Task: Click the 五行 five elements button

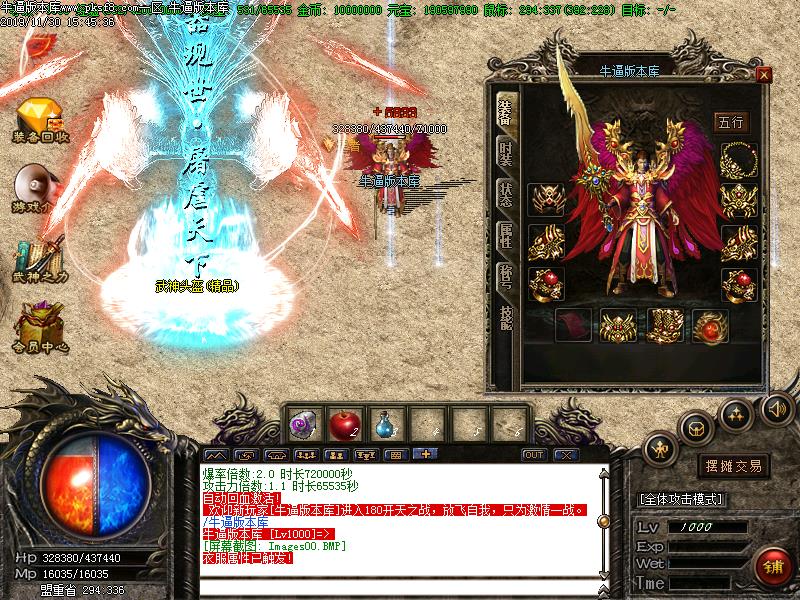Action: pos(731,122)
